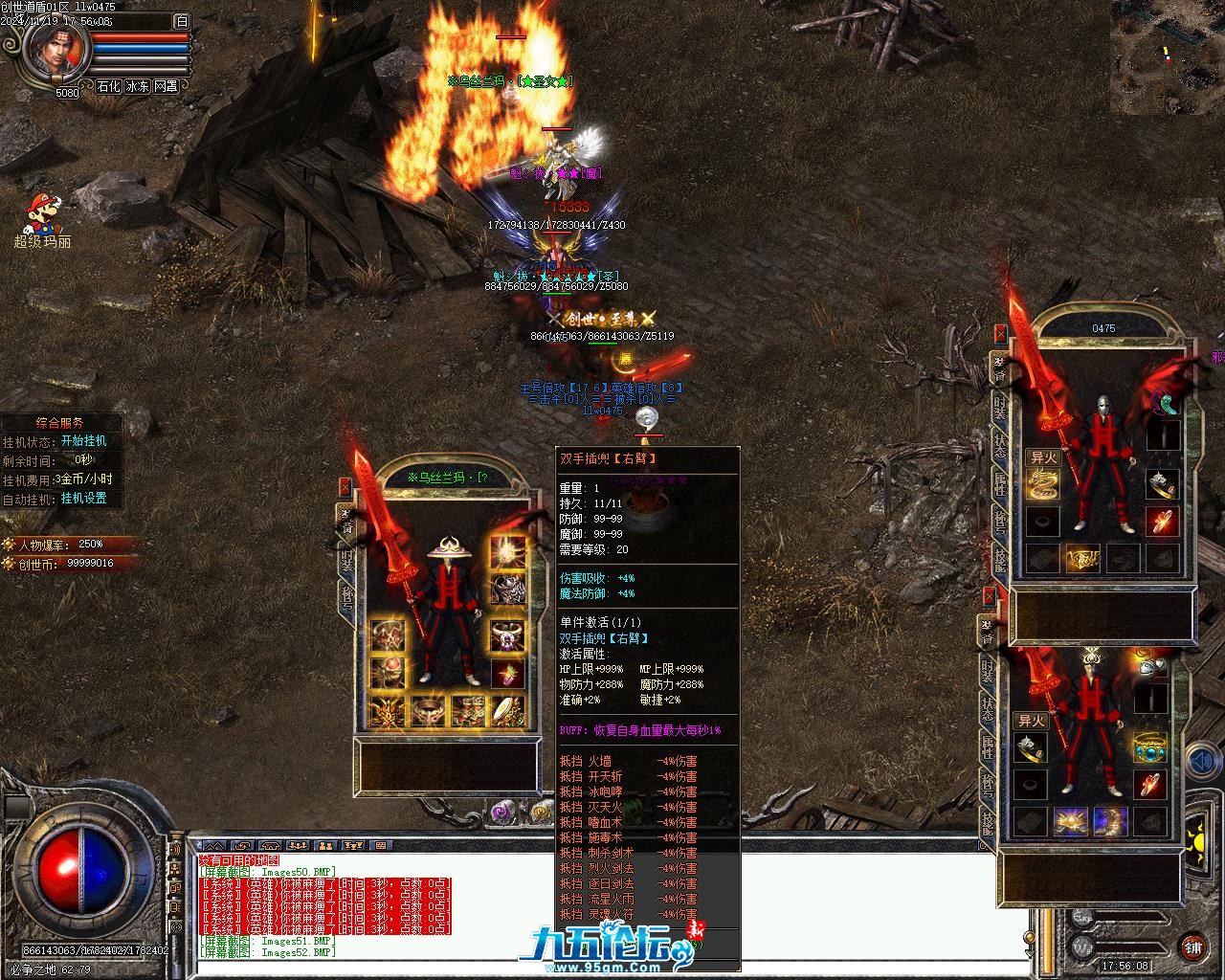Toggle the blue speaker sound button

1203,762
